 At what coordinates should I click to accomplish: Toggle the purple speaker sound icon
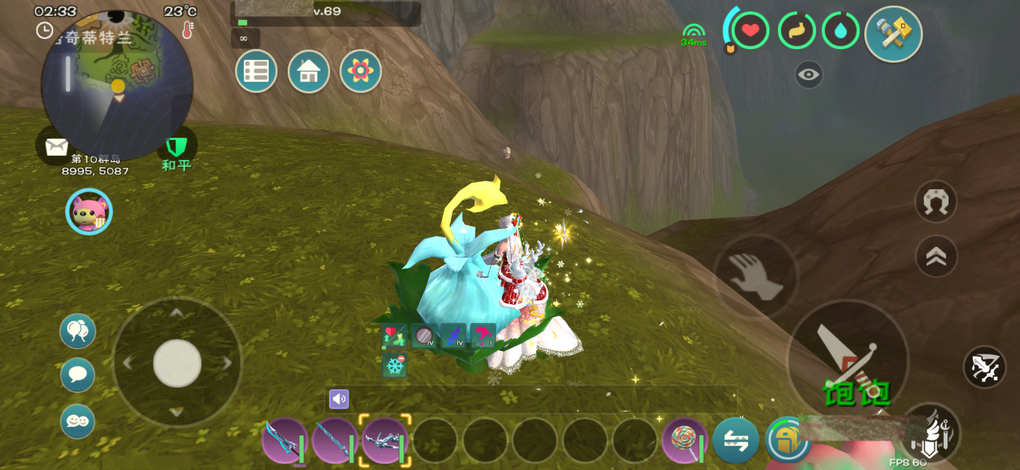(339, 399)
